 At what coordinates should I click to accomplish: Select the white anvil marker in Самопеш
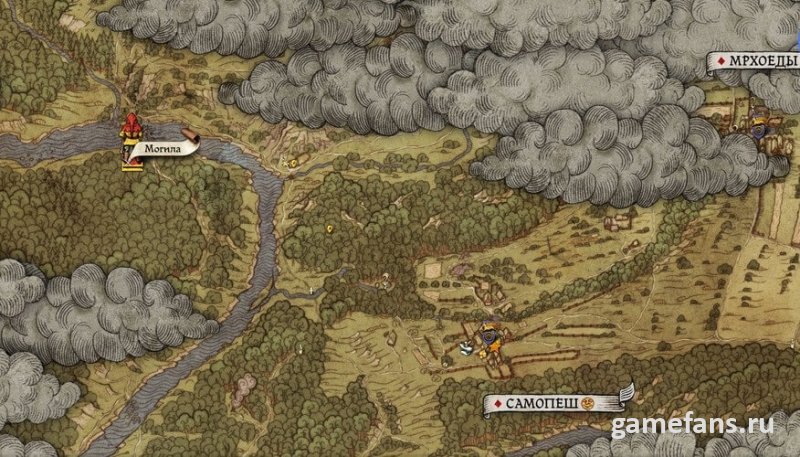coord(466,348)
